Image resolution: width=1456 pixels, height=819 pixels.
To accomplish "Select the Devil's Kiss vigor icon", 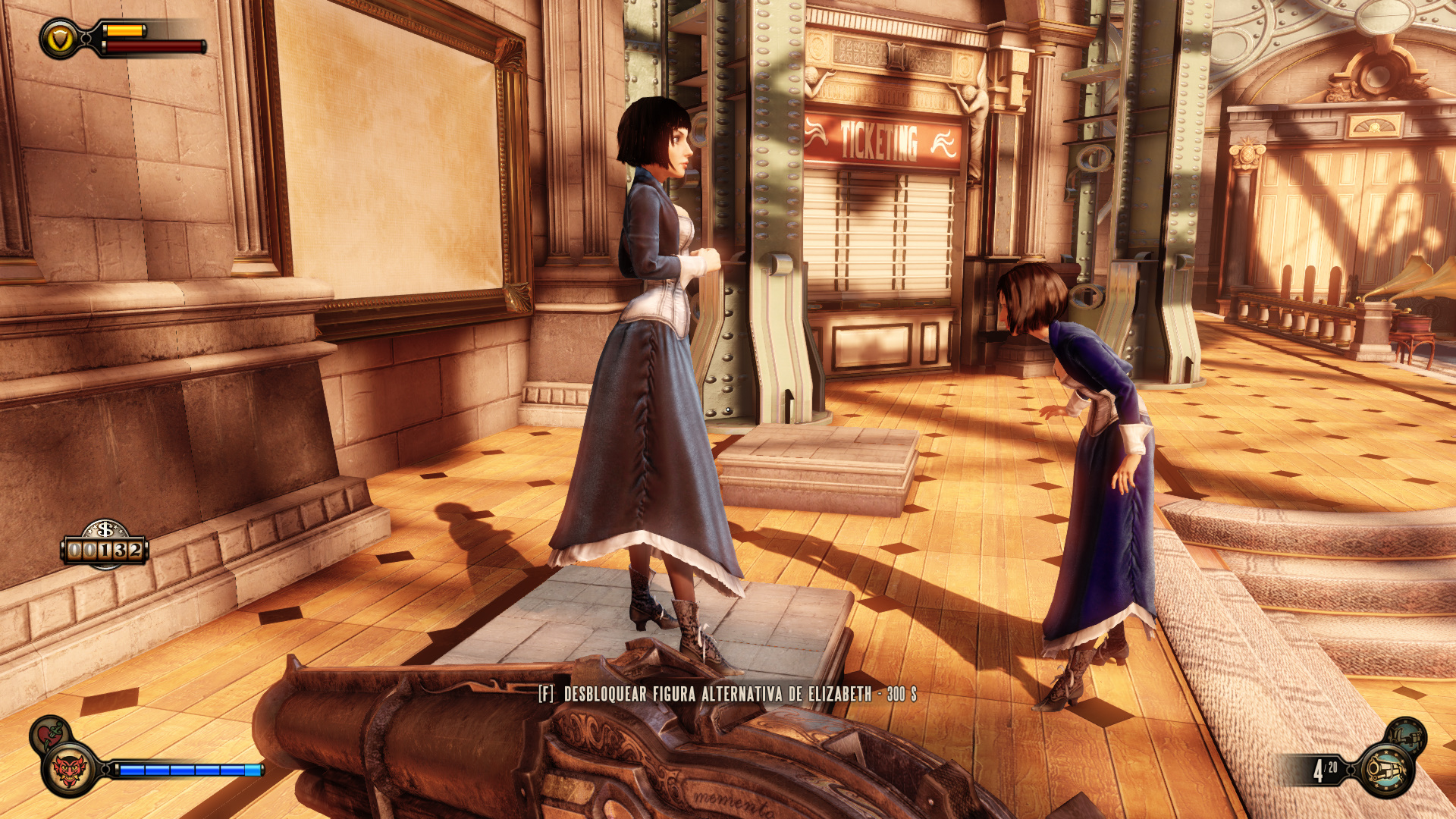I will pyautogui.click(x=69, y=771).
